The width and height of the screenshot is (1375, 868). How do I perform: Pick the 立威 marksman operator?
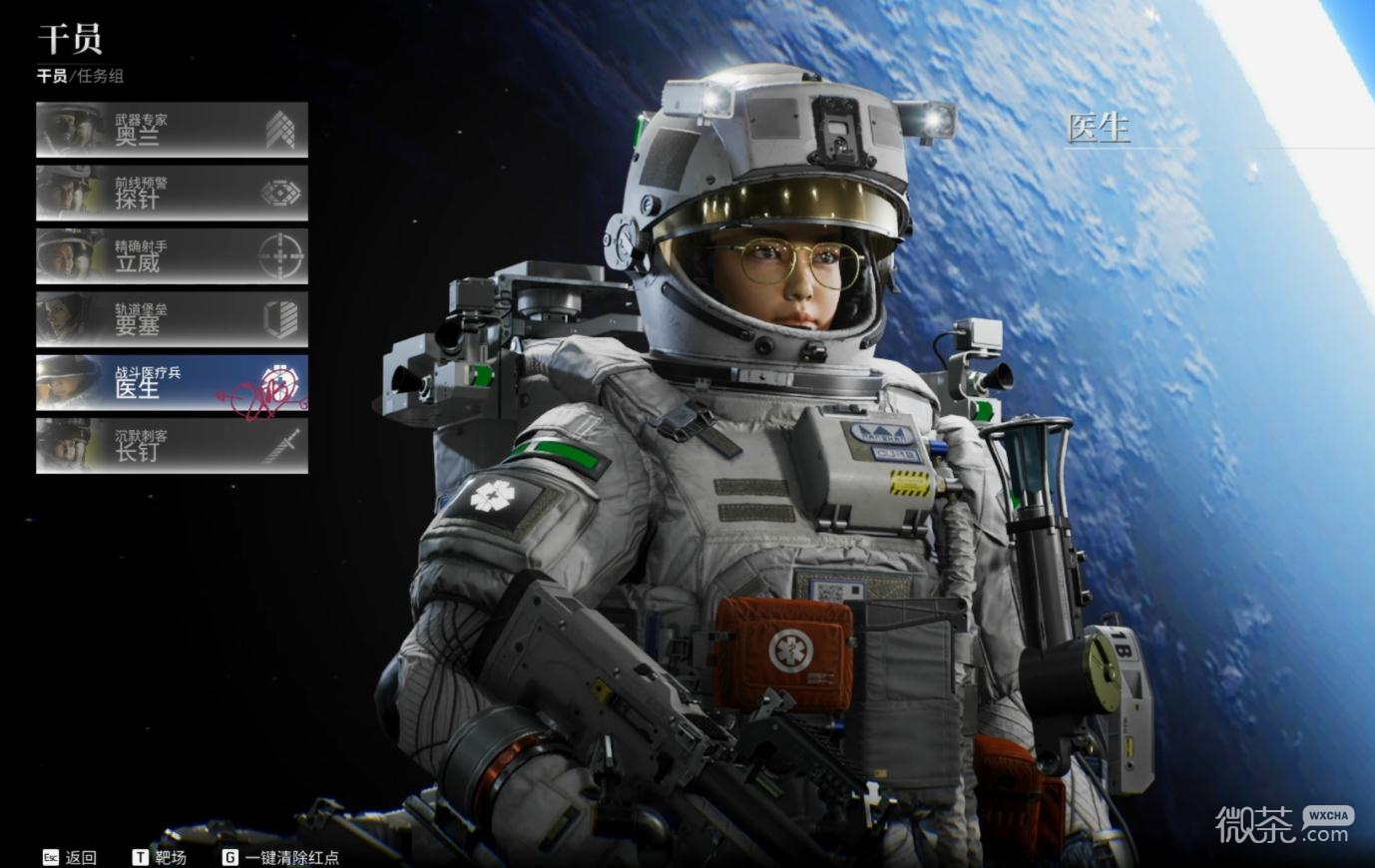coord(172,256)
